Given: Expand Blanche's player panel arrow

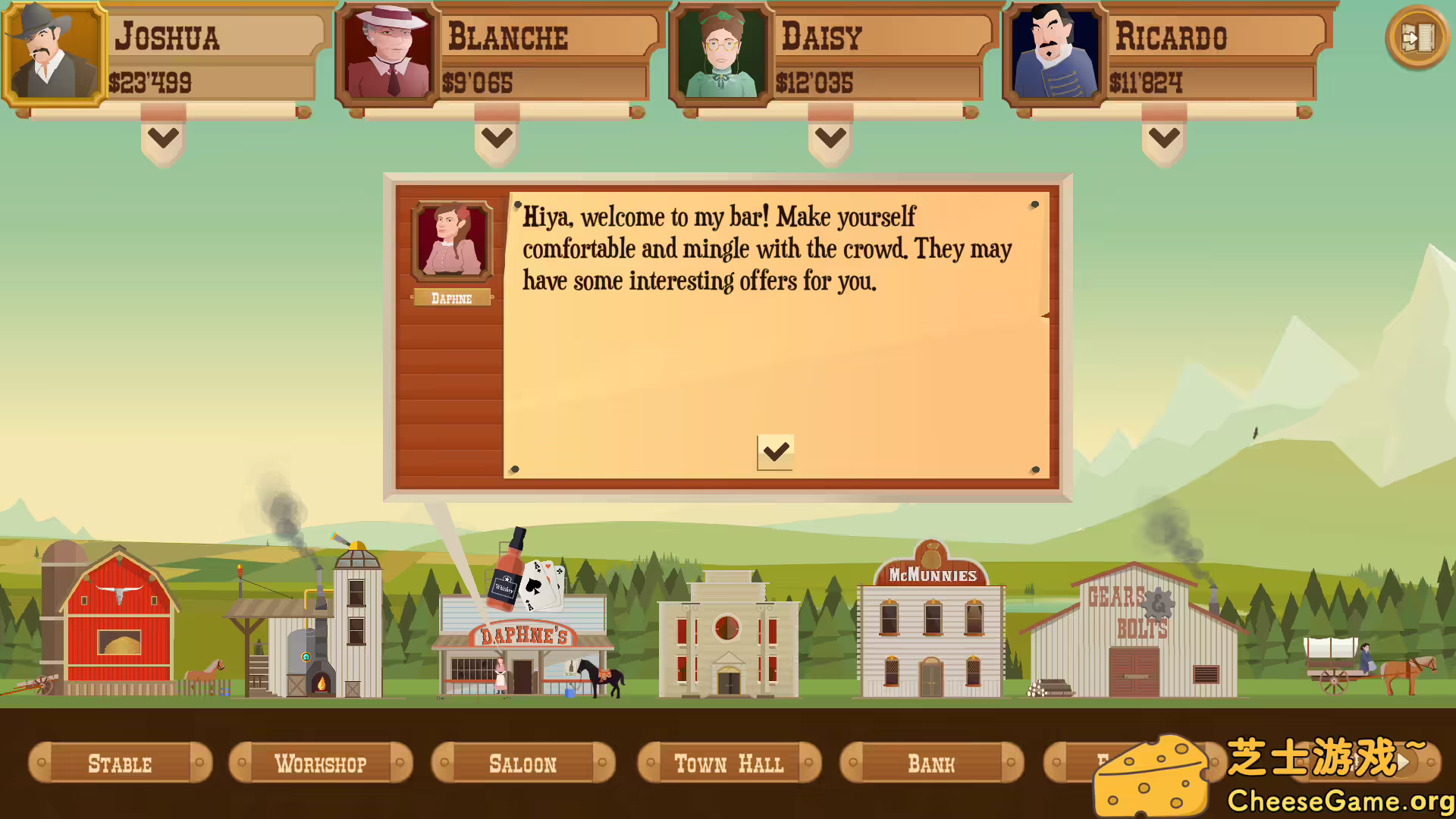Looking at the screenshot, I should point(497,138).
